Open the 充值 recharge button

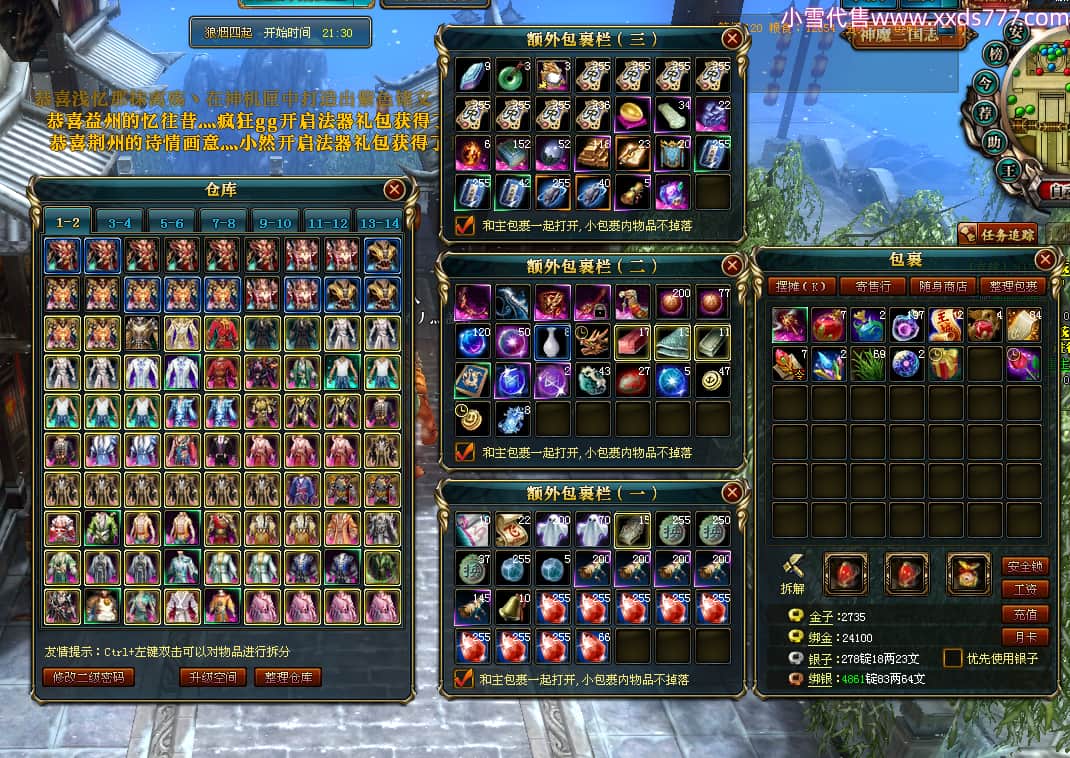(1025, 613)
